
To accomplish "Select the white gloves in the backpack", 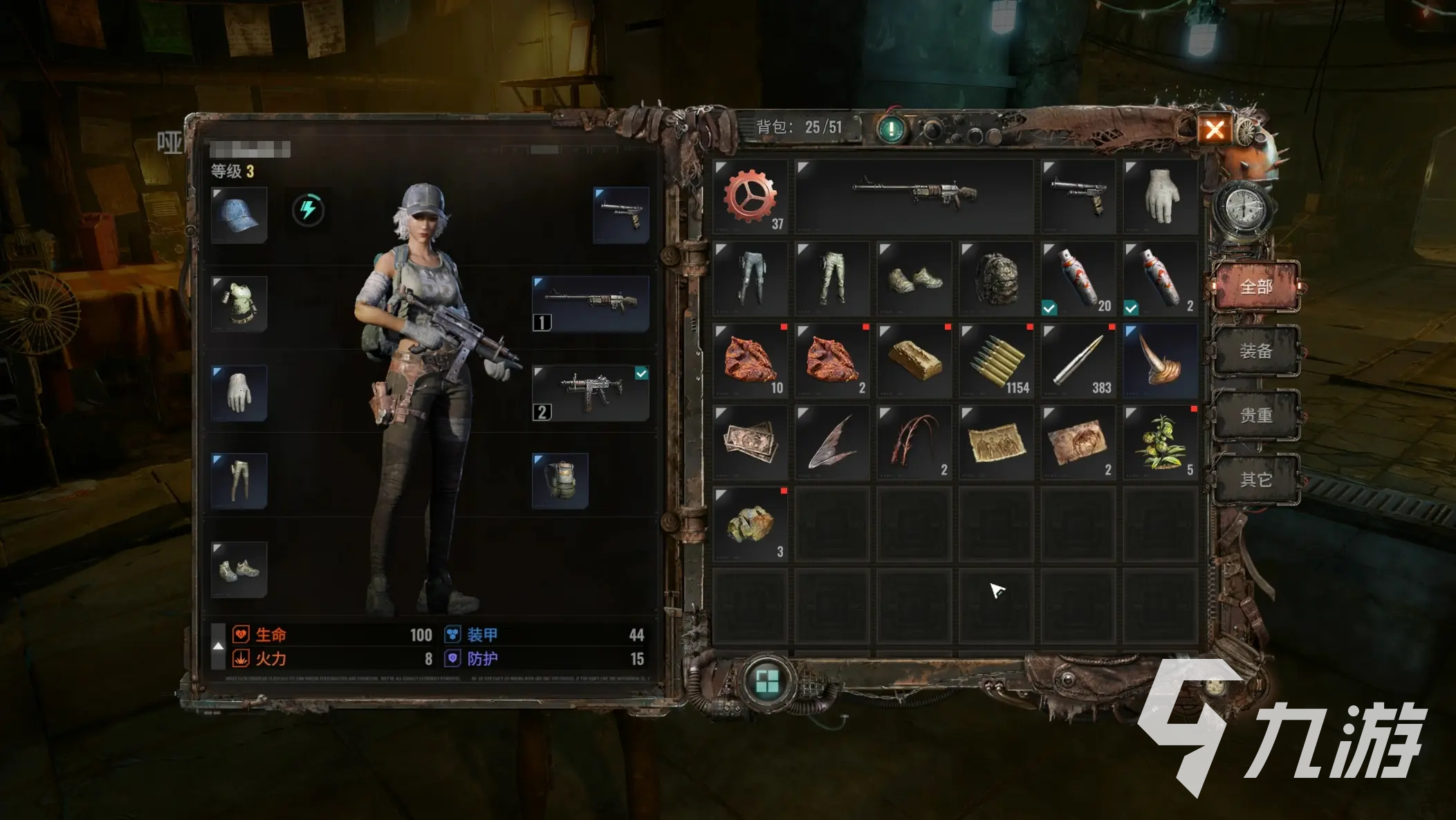I will click(x=1160, y=197).
